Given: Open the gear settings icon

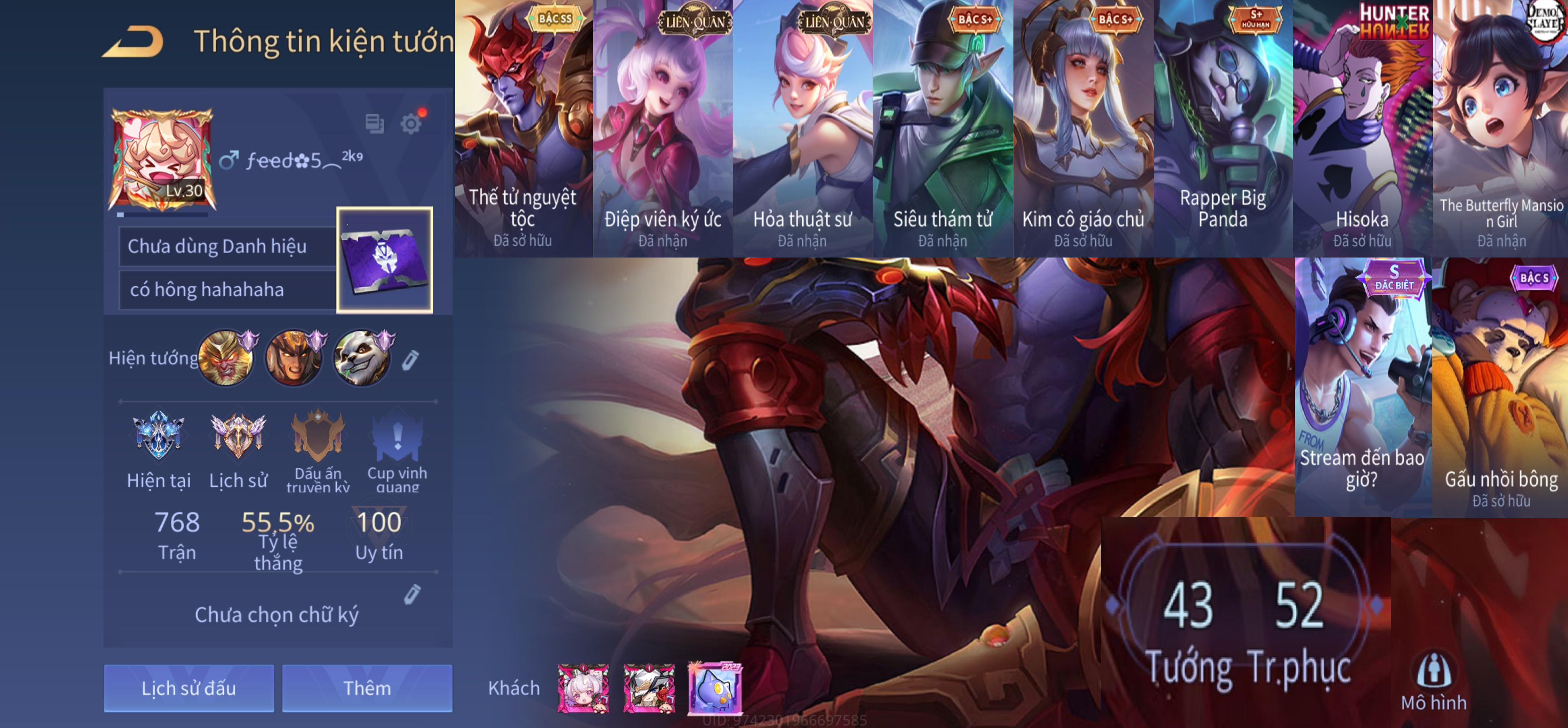Looking at the screenshot, I should [411, 124].
